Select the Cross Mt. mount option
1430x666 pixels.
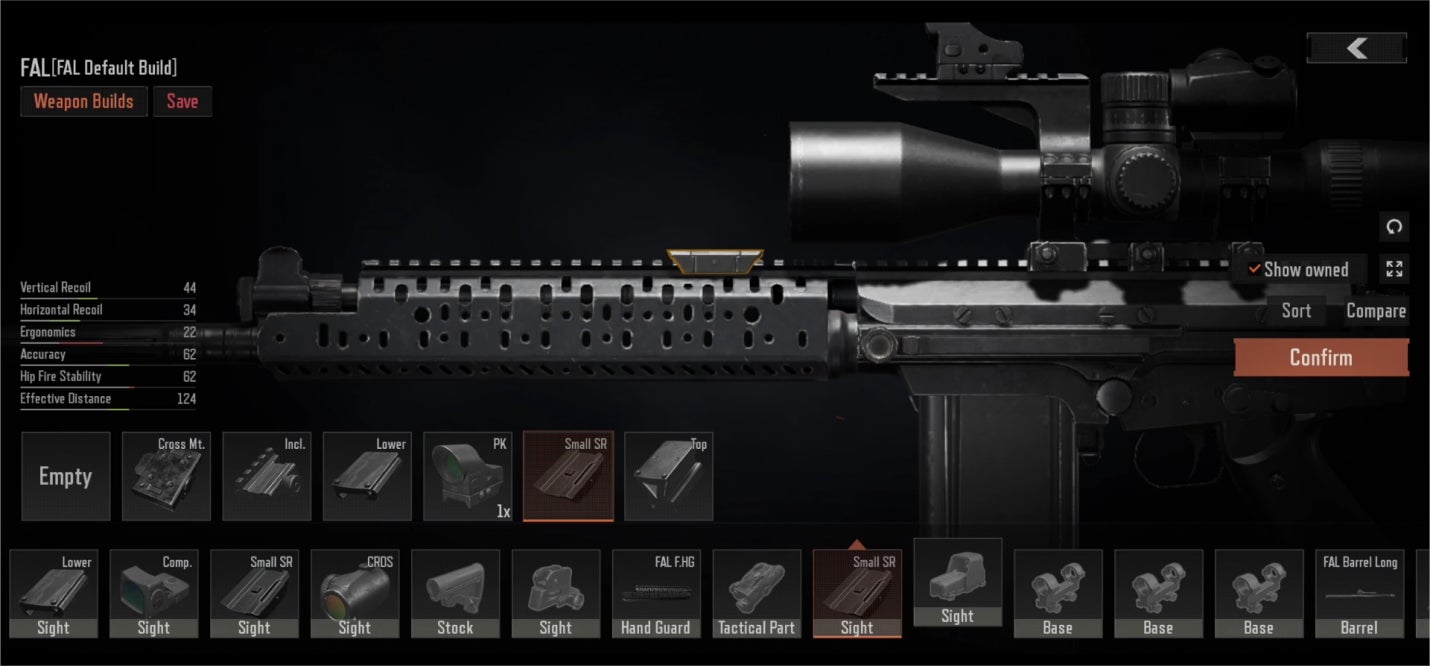point(166,476)
